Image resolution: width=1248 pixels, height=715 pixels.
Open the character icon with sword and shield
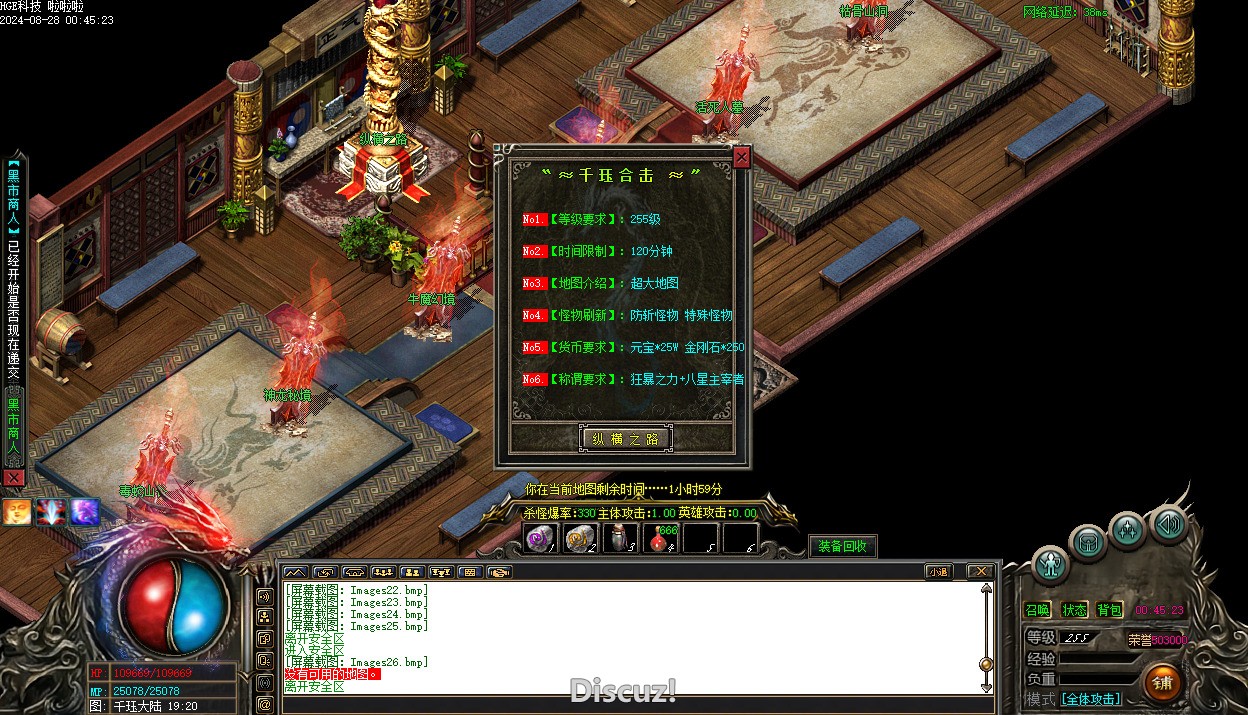tap(1050, 564)
